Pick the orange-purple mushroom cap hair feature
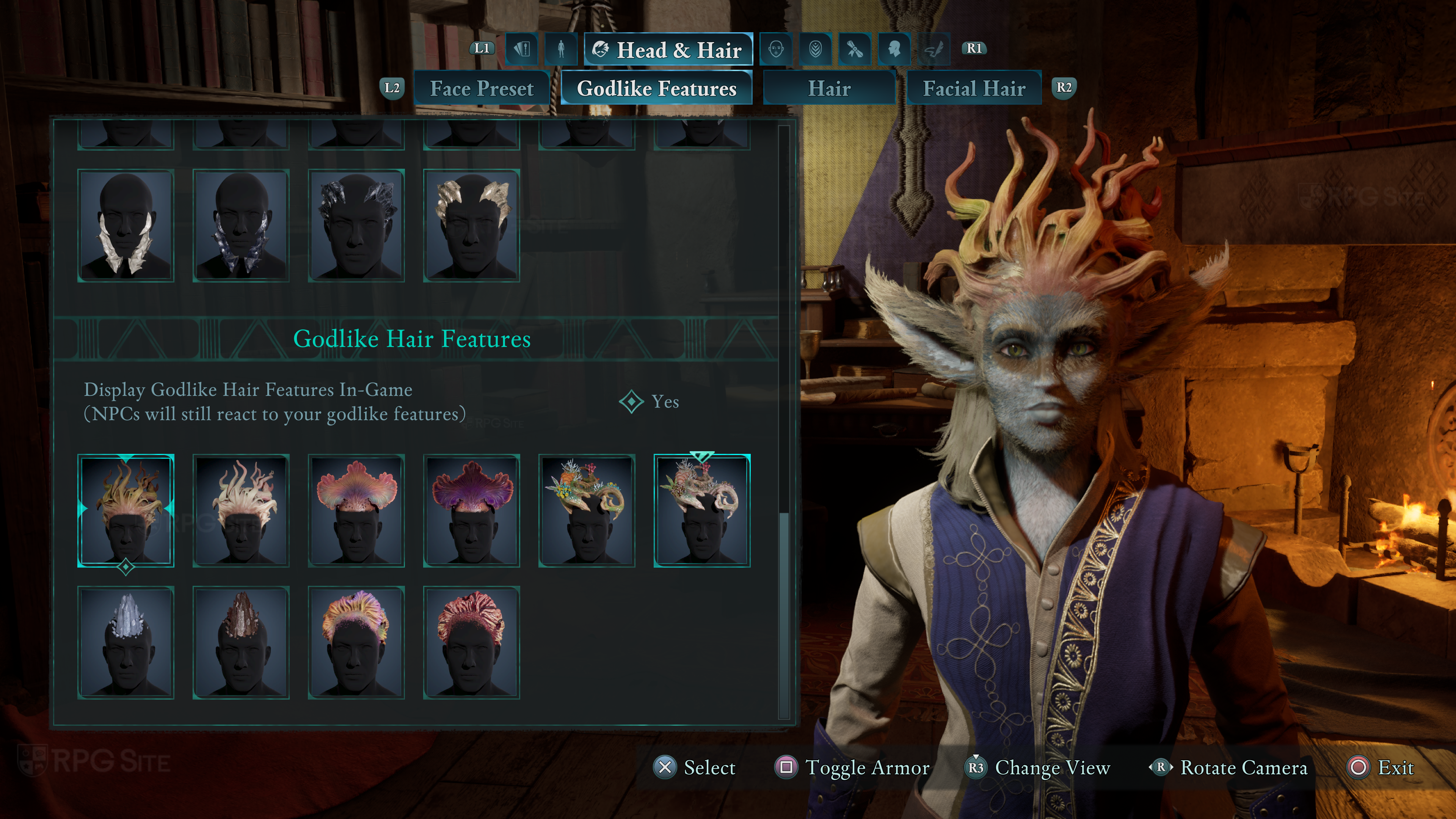The width and height of the screenshot is (1456, 819). coord(356,643)
